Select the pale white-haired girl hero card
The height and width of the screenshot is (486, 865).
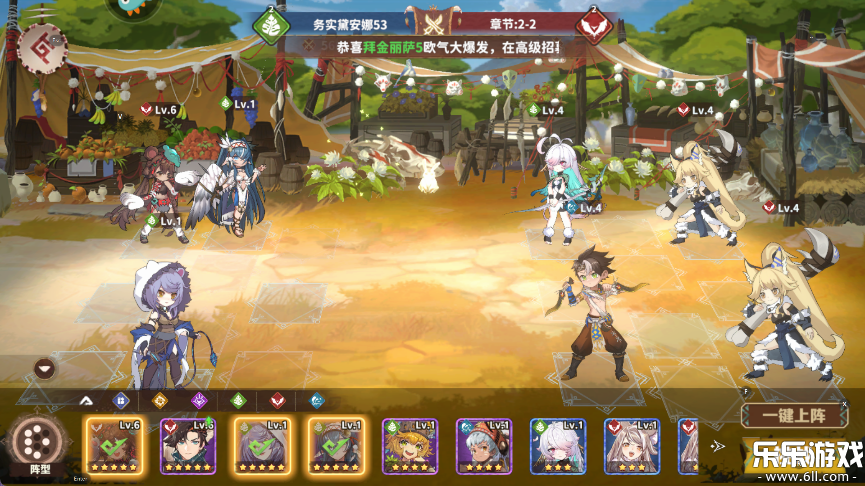558,445
